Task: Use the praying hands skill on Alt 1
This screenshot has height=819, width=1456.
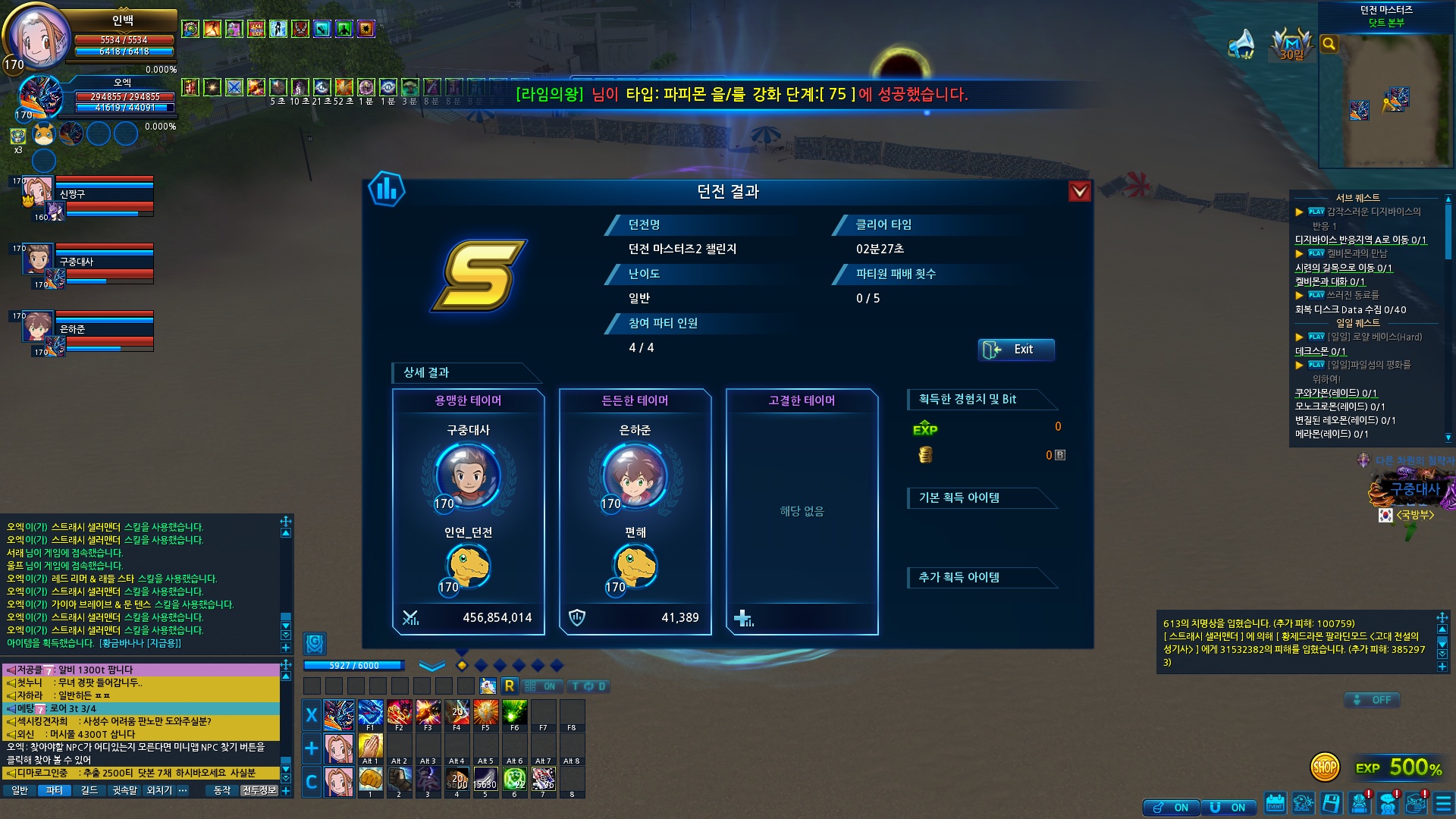Action: [x=370, y=748]
